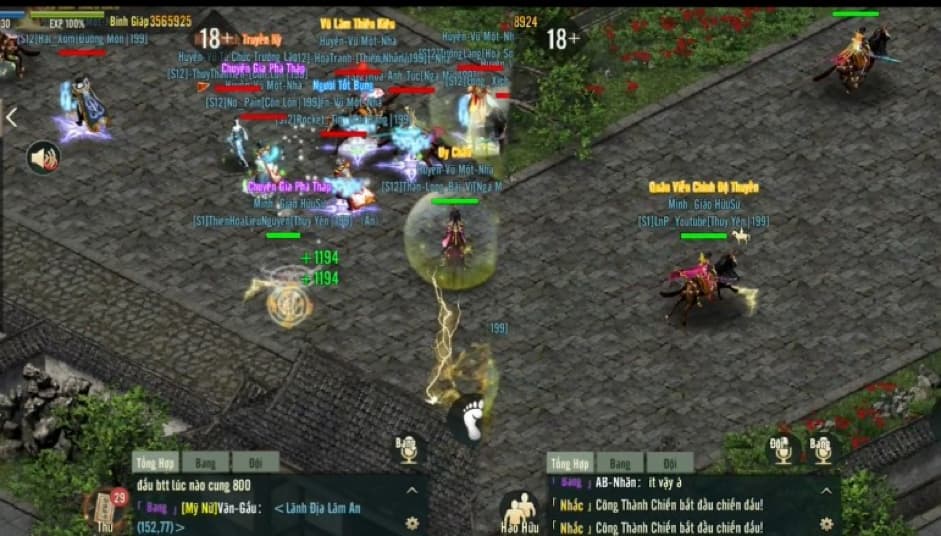This screenshot has width=941, height=536.
Task: Switch to Đội tab above the Vân-Gấu chat
Action: pyautogui.click(x=255, y=463)
